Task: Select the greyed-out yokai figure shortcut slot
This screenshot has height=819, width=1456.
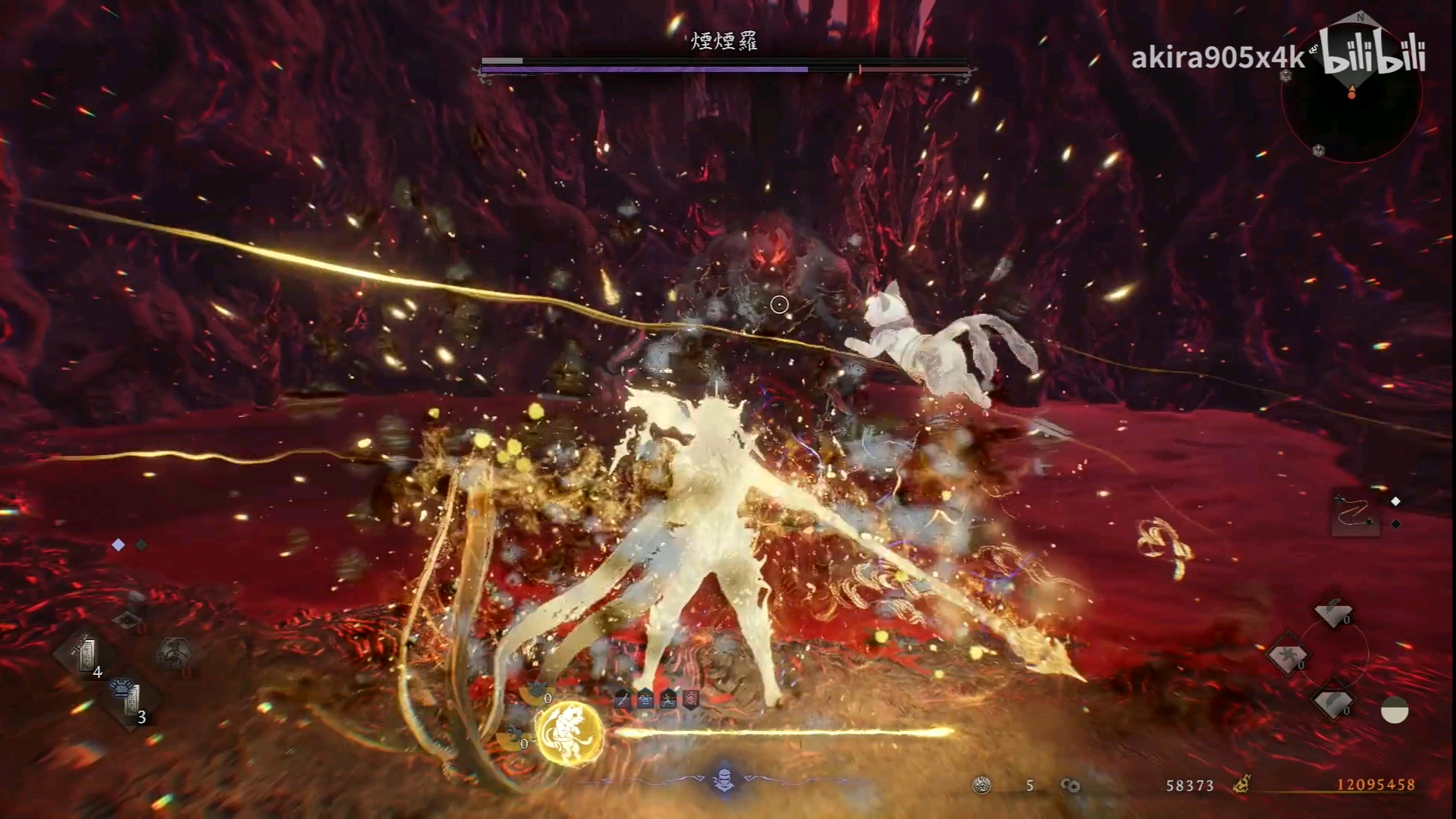Action: click(x=174, y=653)
